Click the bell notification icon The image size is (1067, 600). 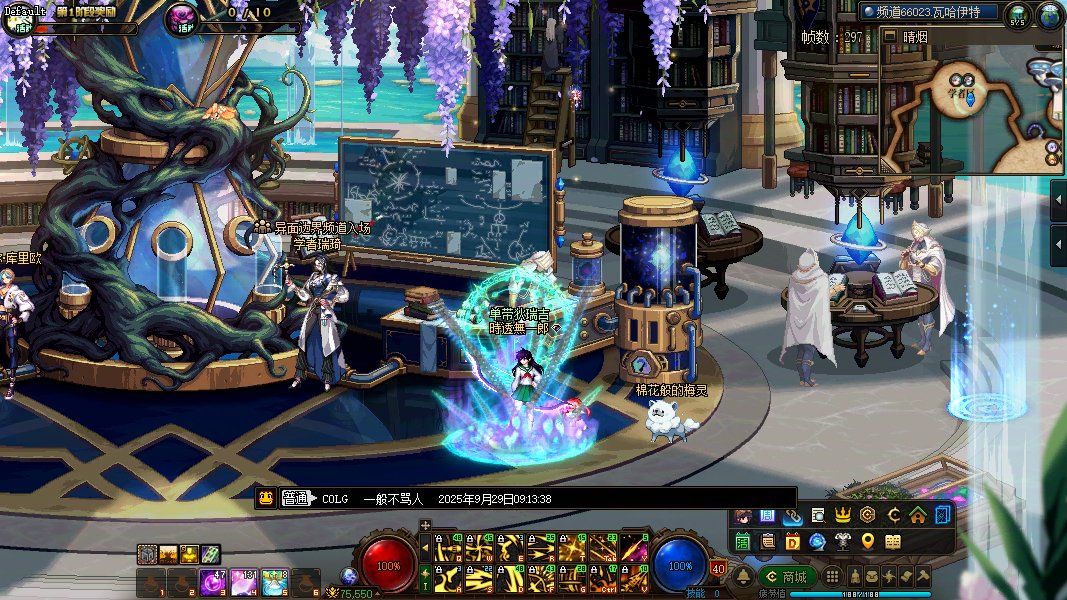pos(743,577)
